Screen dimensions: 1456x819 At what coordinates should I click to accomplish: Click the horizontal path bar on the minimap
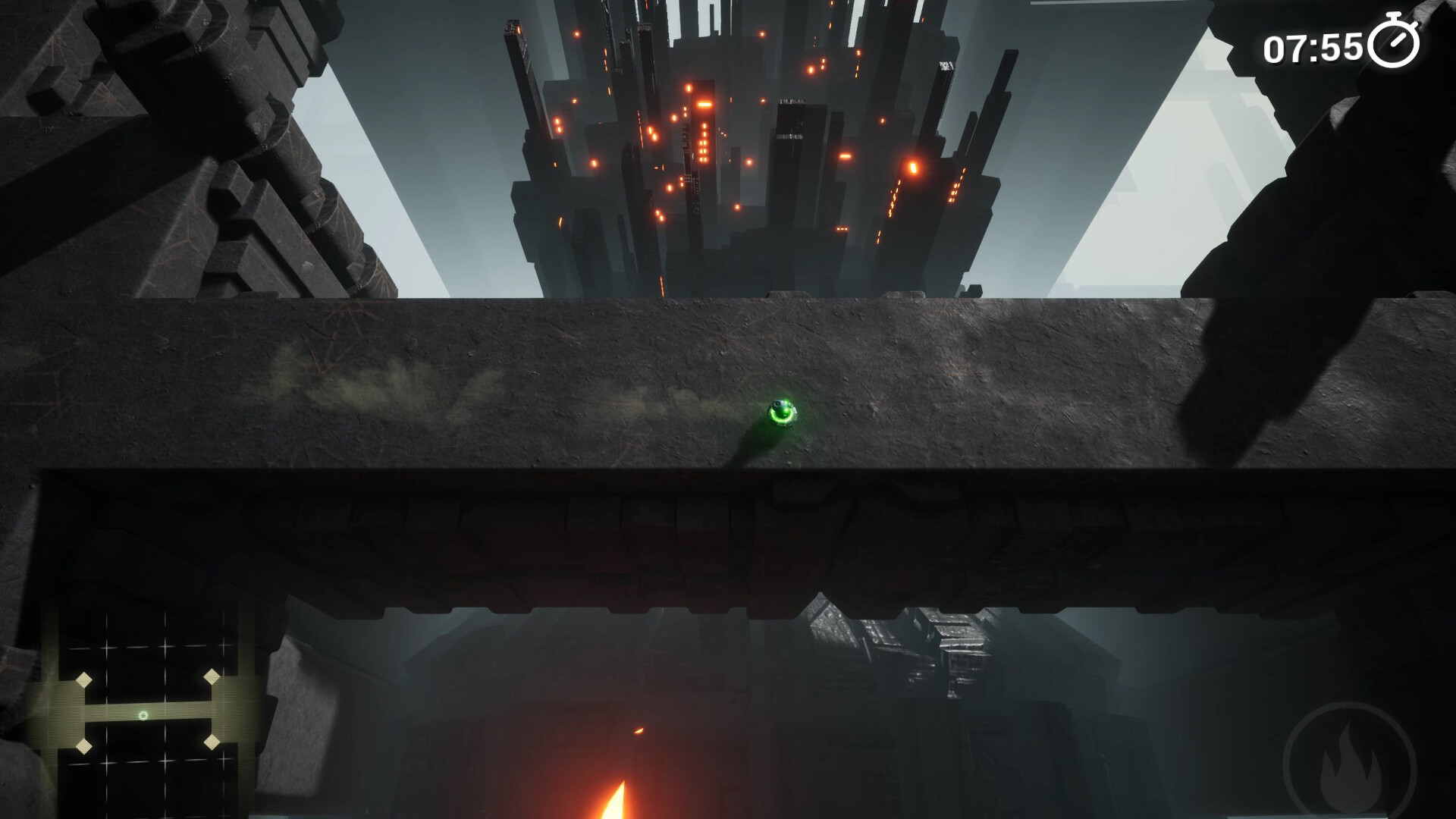152,711
